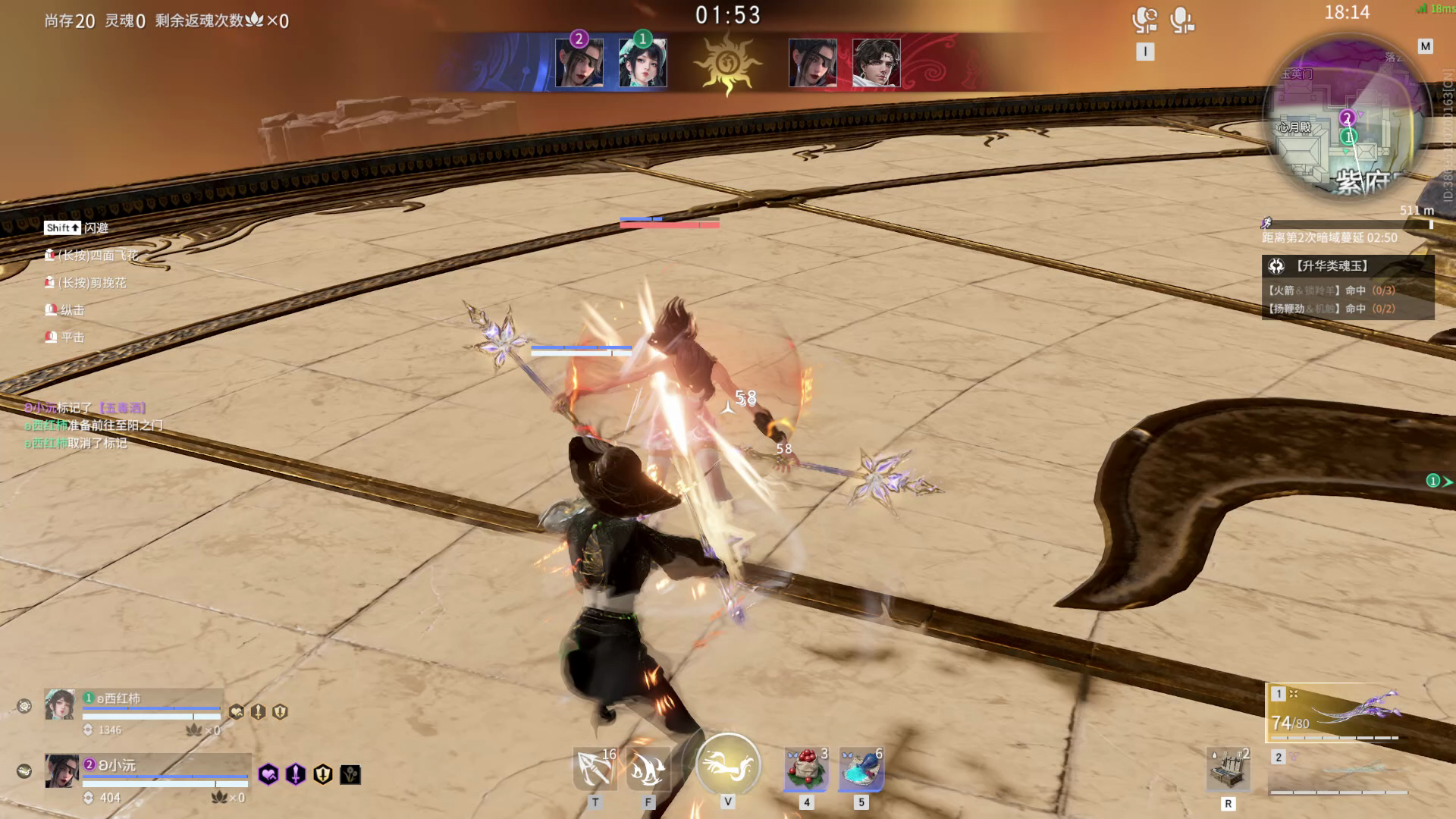Select player 小沅 portrait
The height and width of the screenshot is (819, 1456).
61,771
